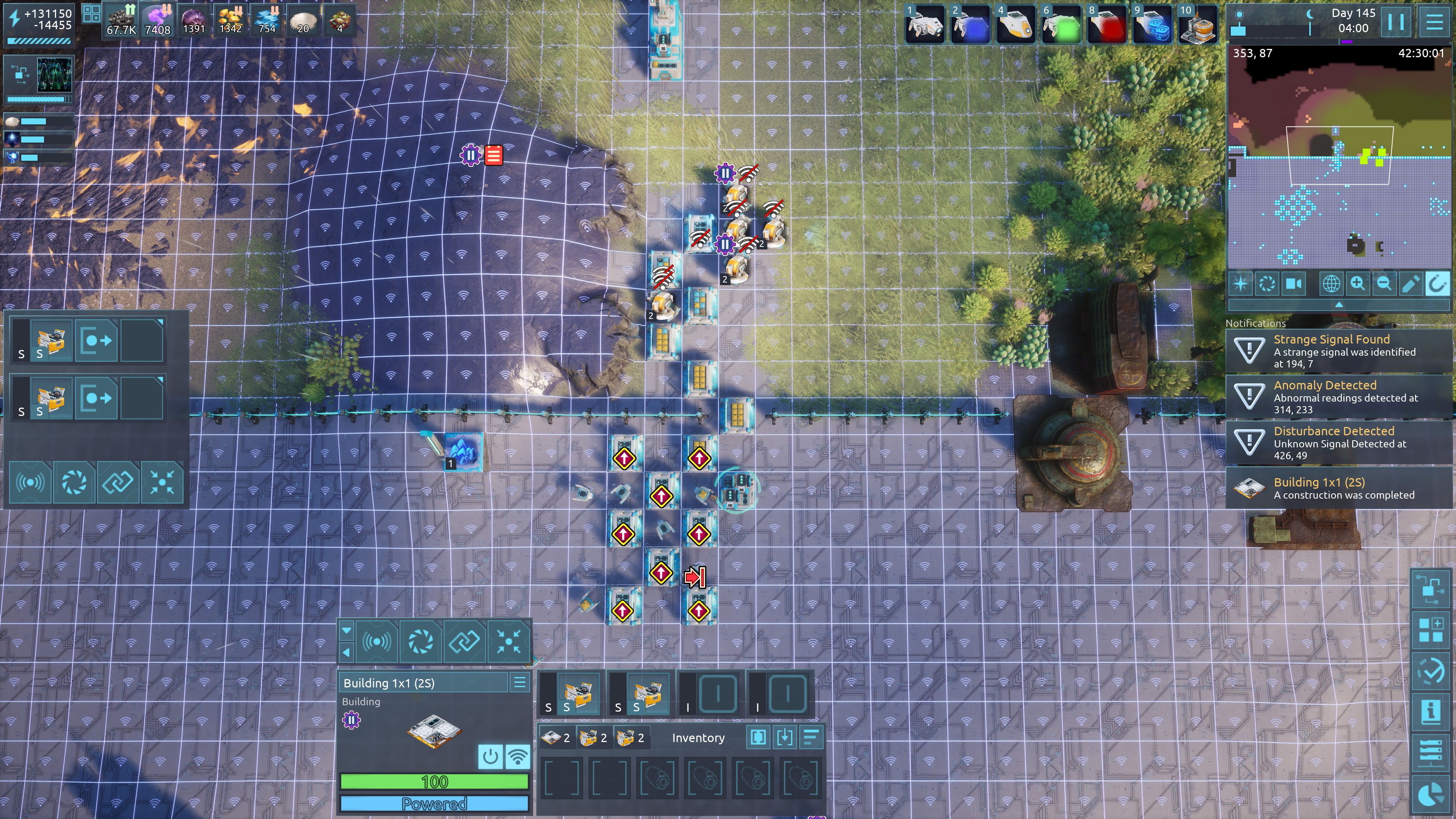This screenshot has width=1456, height=819.
Task: Click the Inventory sort button
Action: click(x=811, y=737)
